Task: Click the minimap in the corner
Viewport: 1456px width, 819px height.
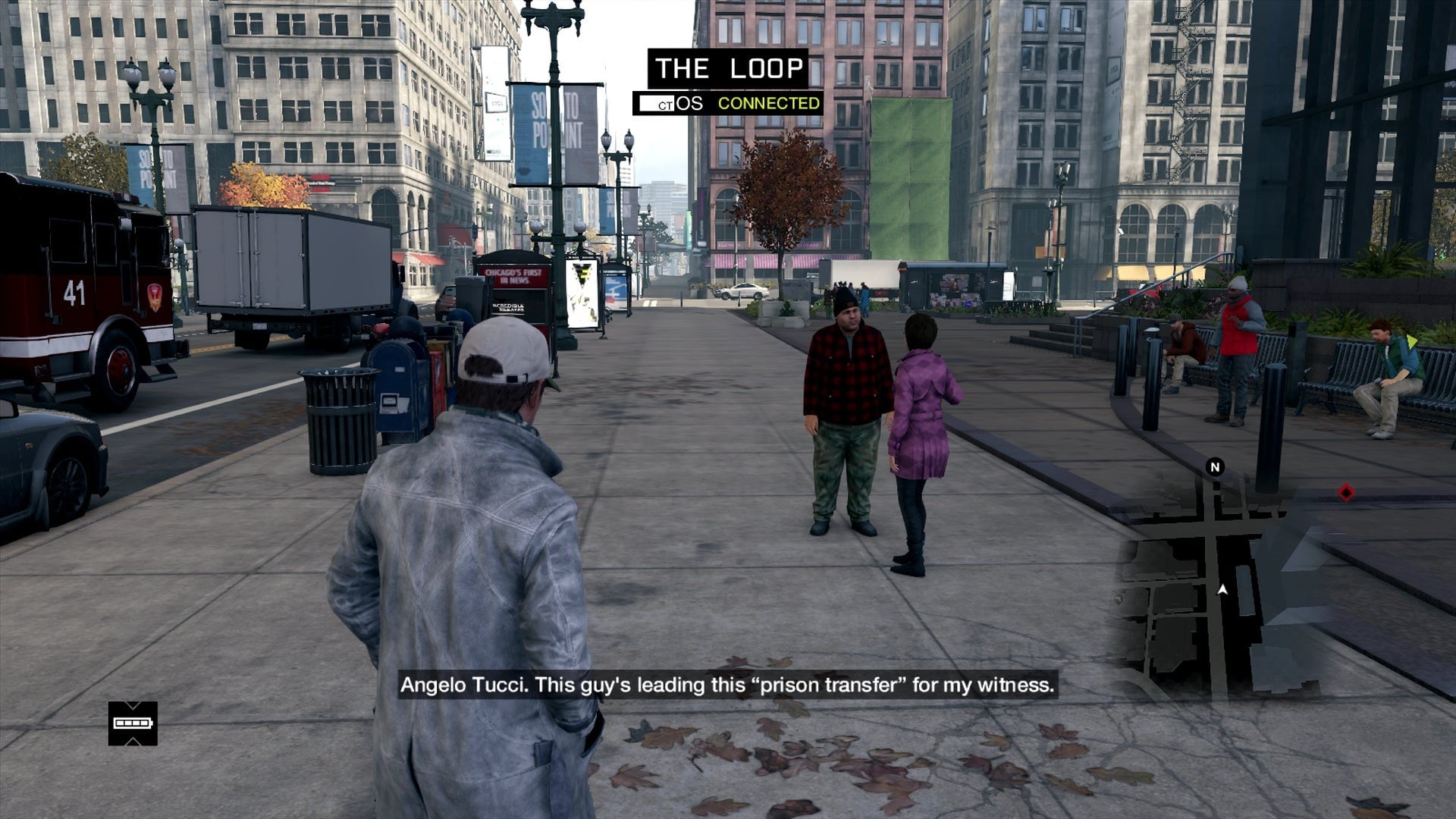Action: point(1244,584)
